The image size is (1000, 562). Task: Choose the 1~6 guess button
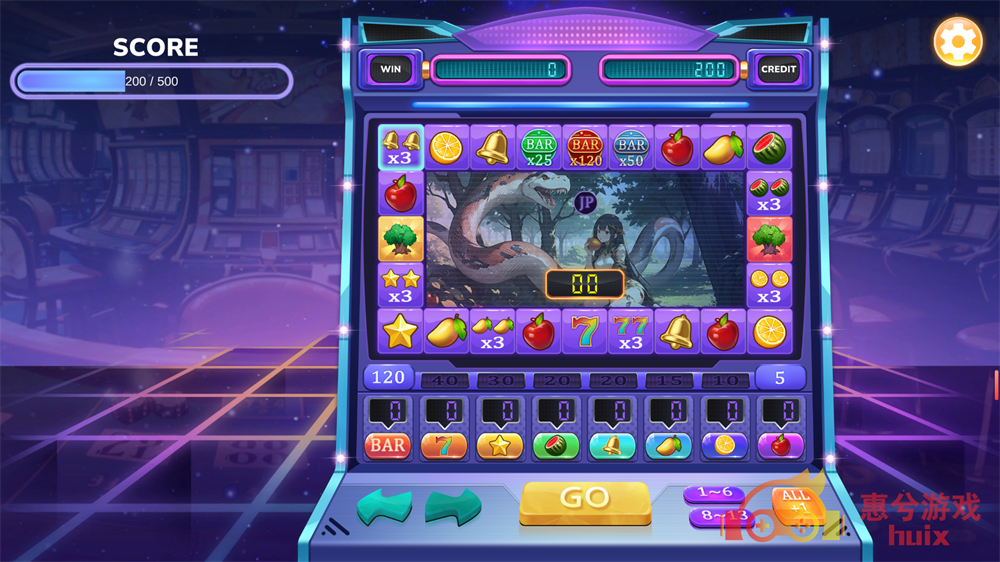714,494
